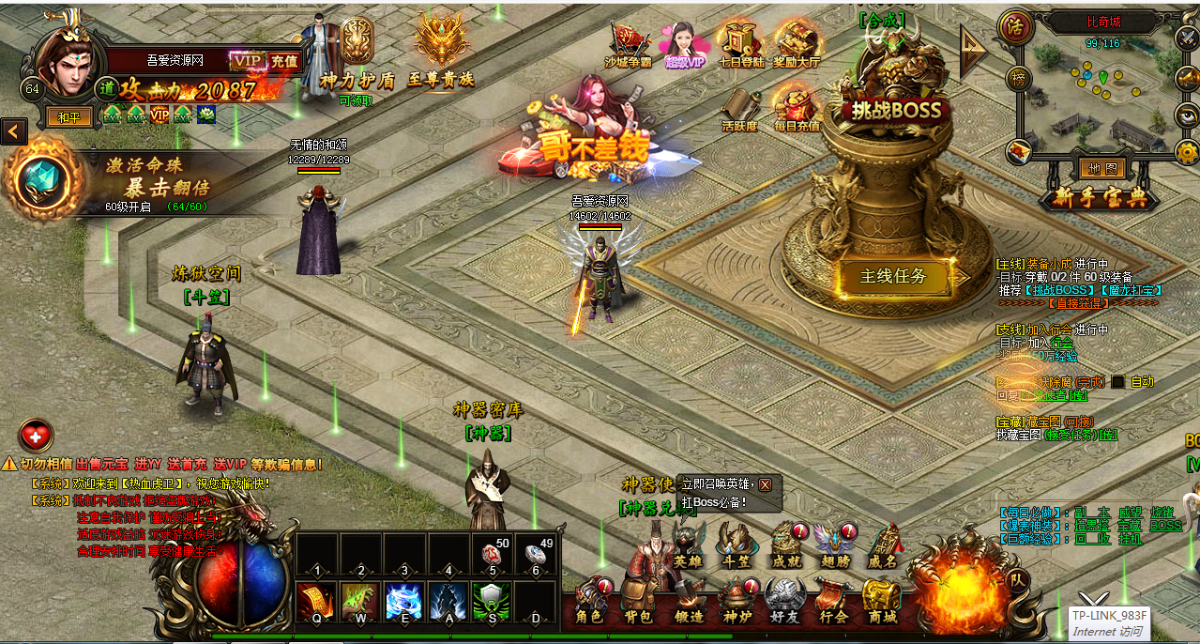Toggle the 和平 attack mode button

click(69, 117)
